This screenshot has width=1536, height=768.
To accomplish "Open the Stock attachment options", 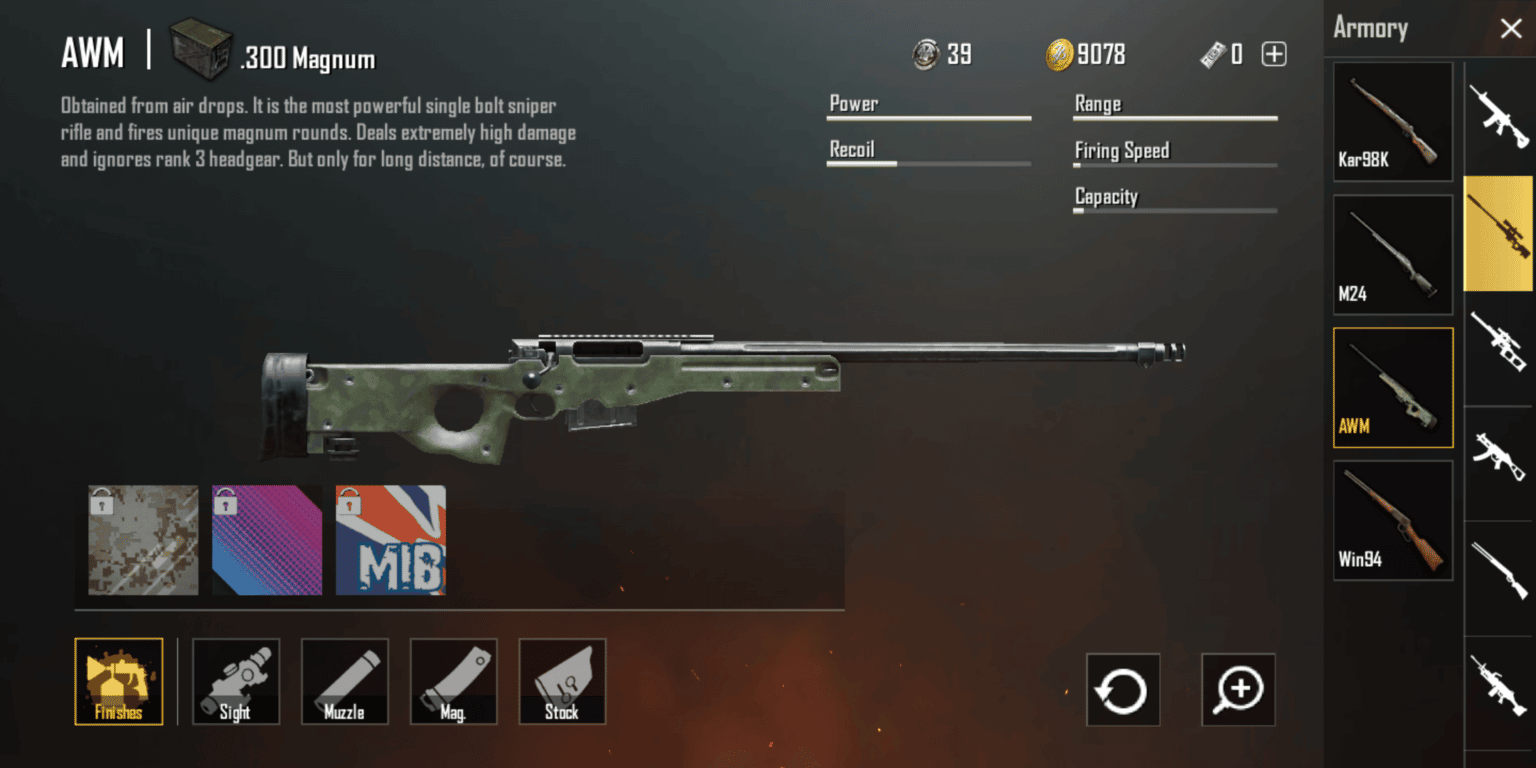I will [562, 681].
